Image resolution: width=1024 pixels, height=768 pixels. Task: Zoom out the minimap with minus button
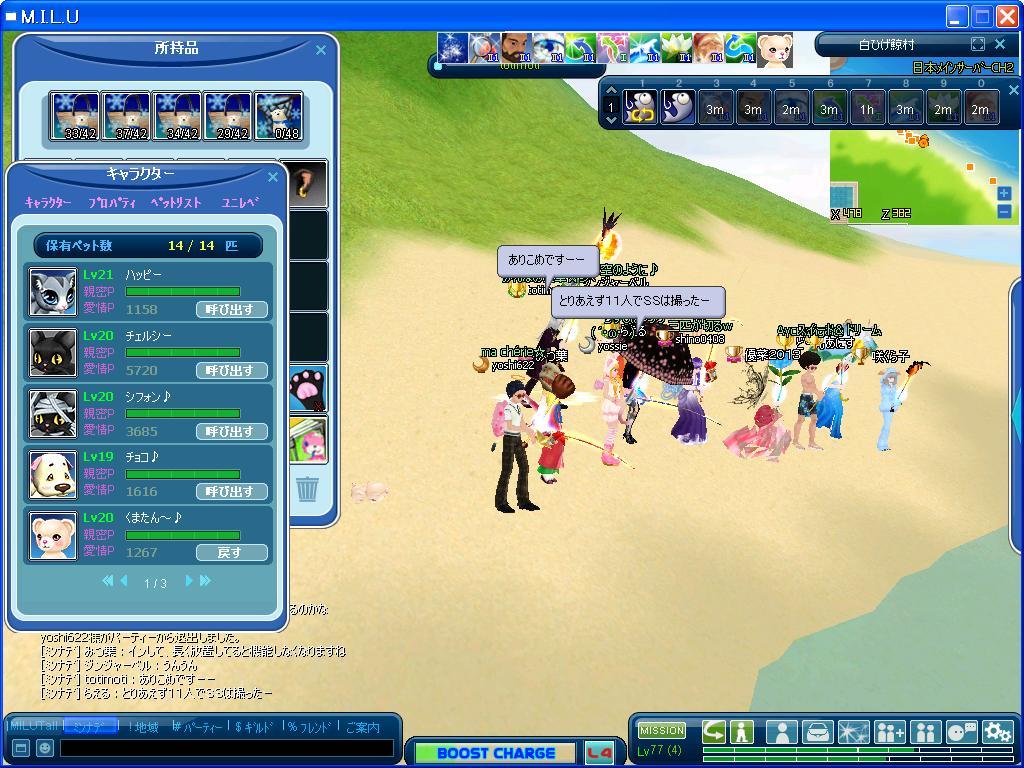tap(1004, 211)
